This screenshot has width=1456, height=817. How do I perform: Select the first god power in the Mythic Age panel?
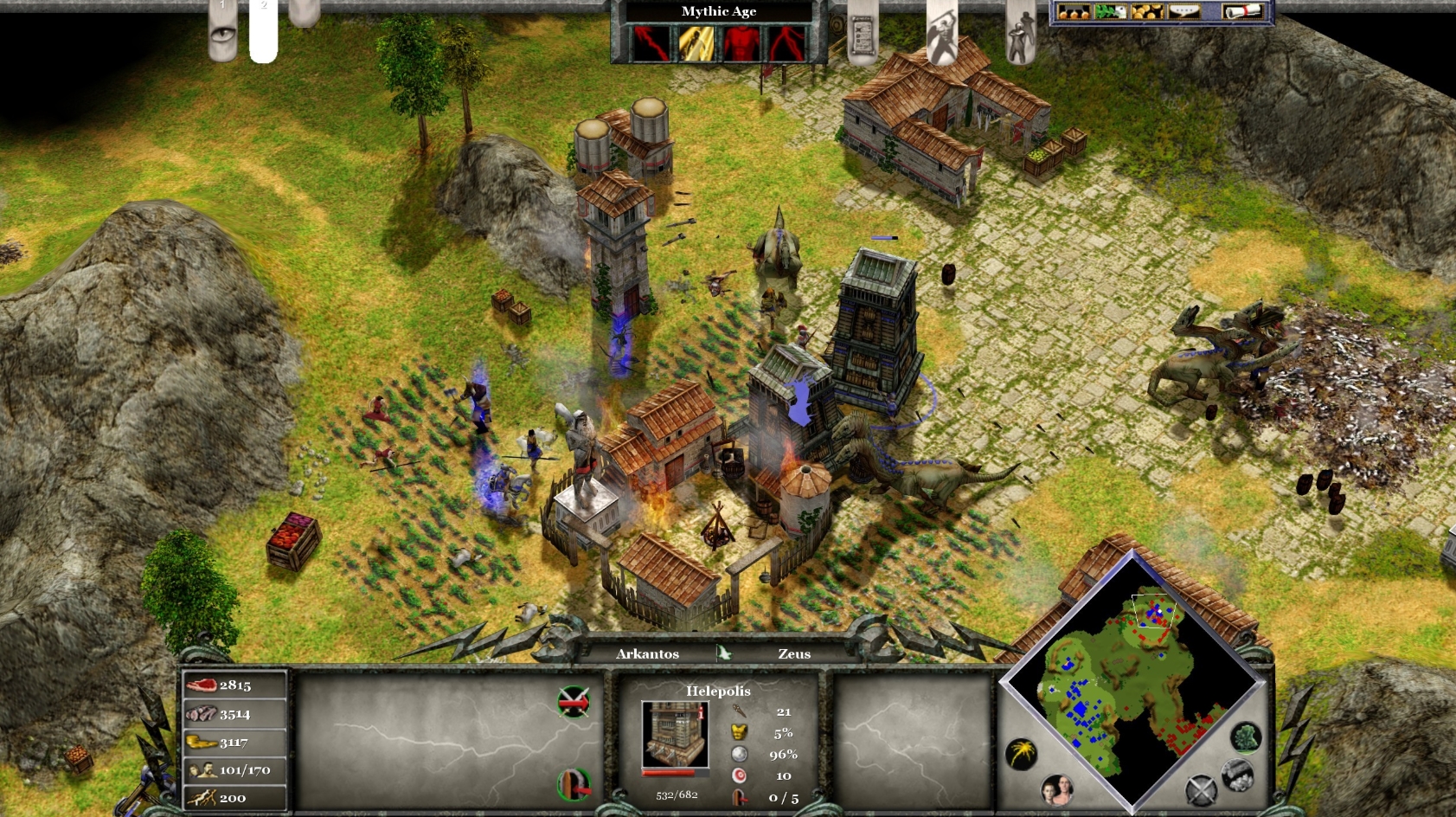click(651, 43)
